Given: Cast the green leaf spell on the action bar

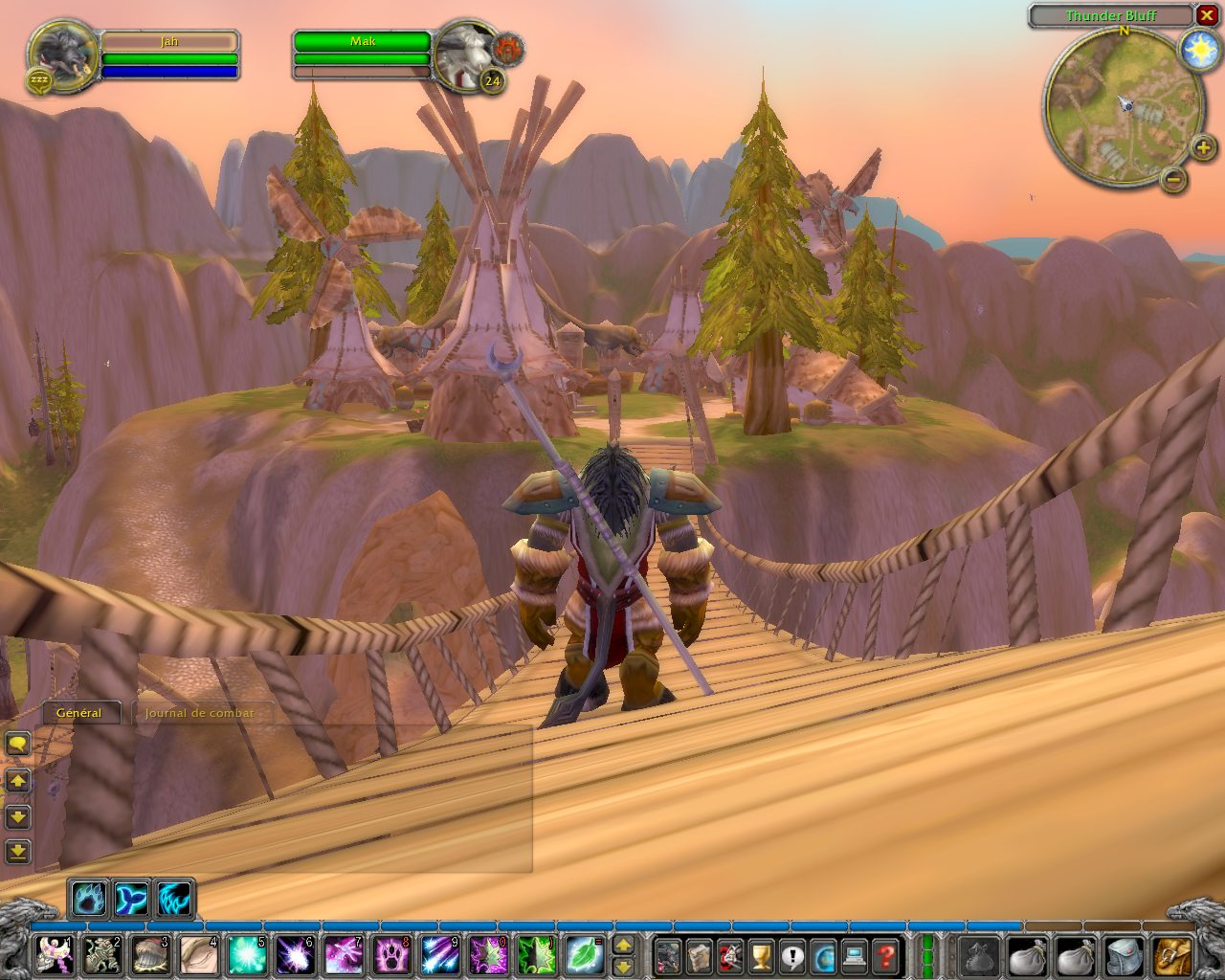Looking at the screenshot, I should pos(583,955).
